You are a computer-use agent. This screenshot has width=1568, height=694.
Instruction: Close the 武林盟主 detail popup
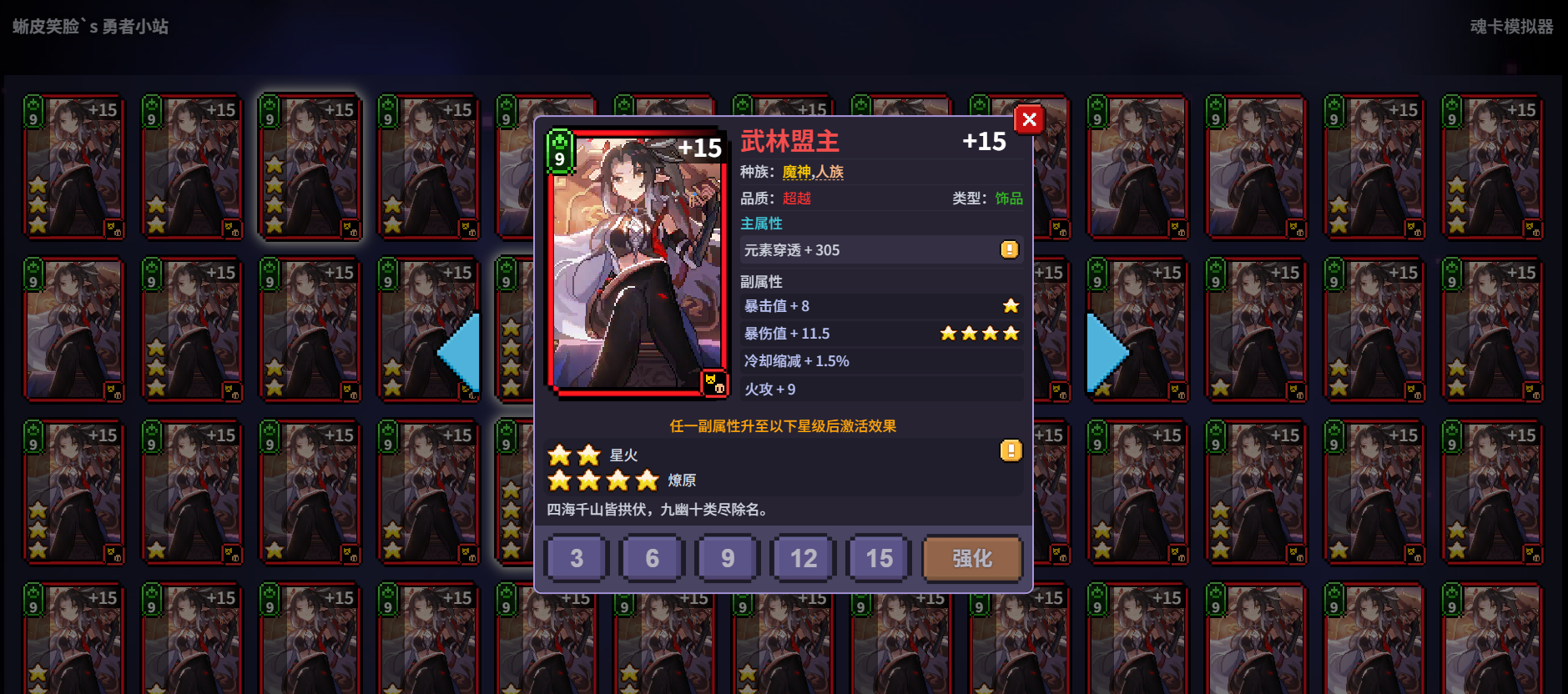coord(1029,119)
